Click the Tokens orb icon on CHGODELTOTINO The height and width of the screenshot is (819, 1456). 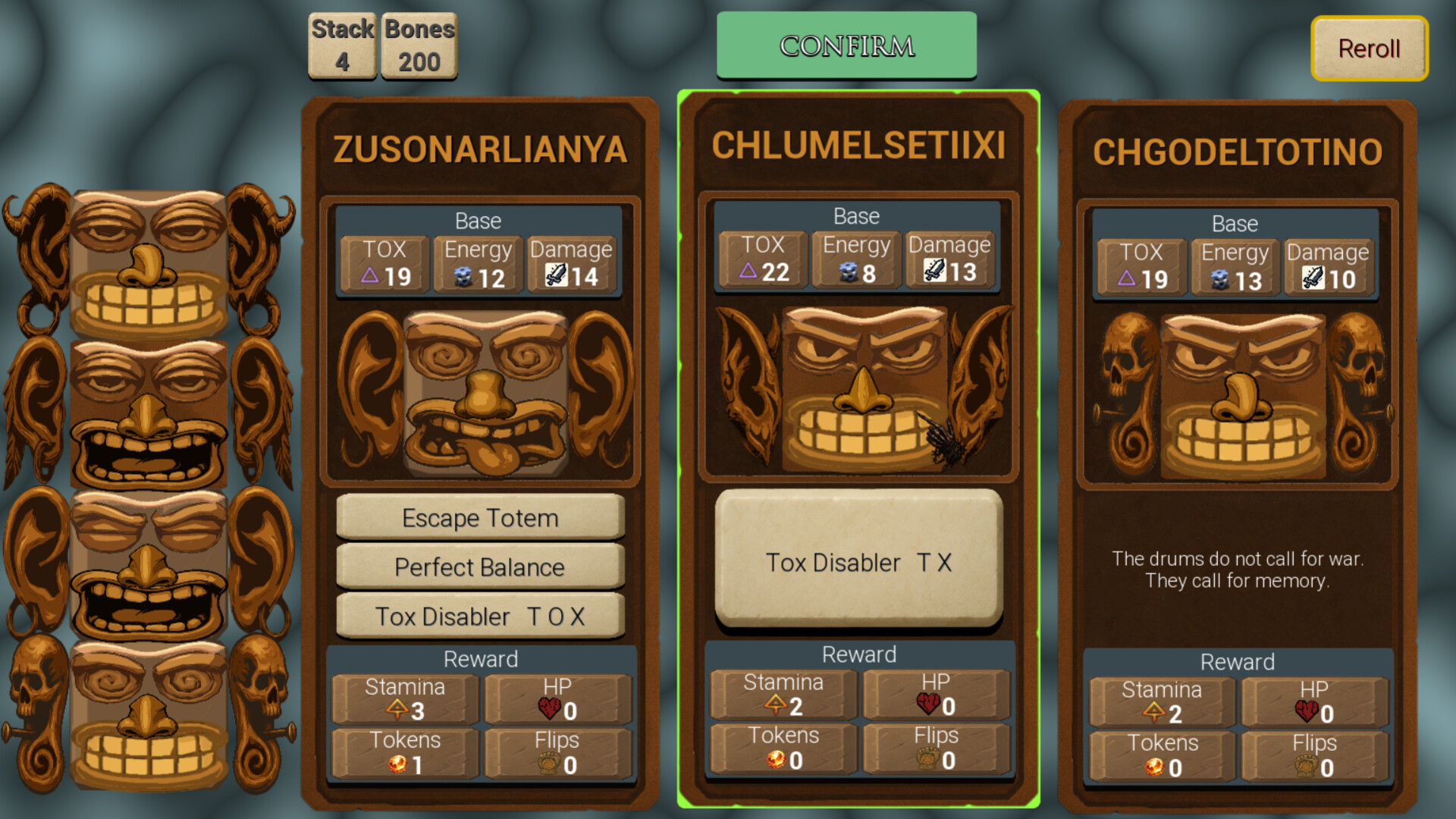pyautogui.click(x=1156, y=766)
